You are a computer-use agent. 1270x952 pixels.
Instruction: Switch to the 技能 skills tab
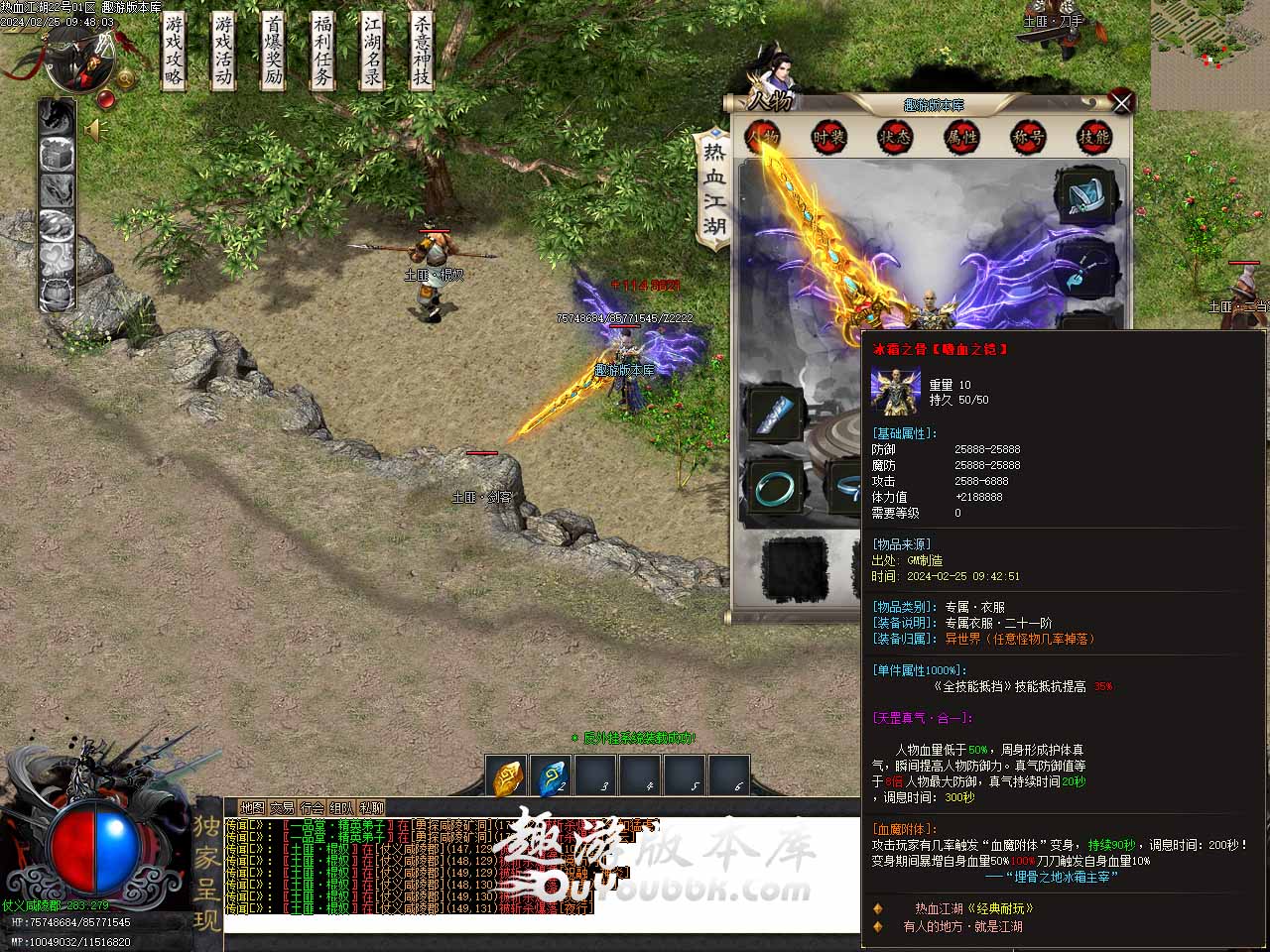coord(1093,138)
